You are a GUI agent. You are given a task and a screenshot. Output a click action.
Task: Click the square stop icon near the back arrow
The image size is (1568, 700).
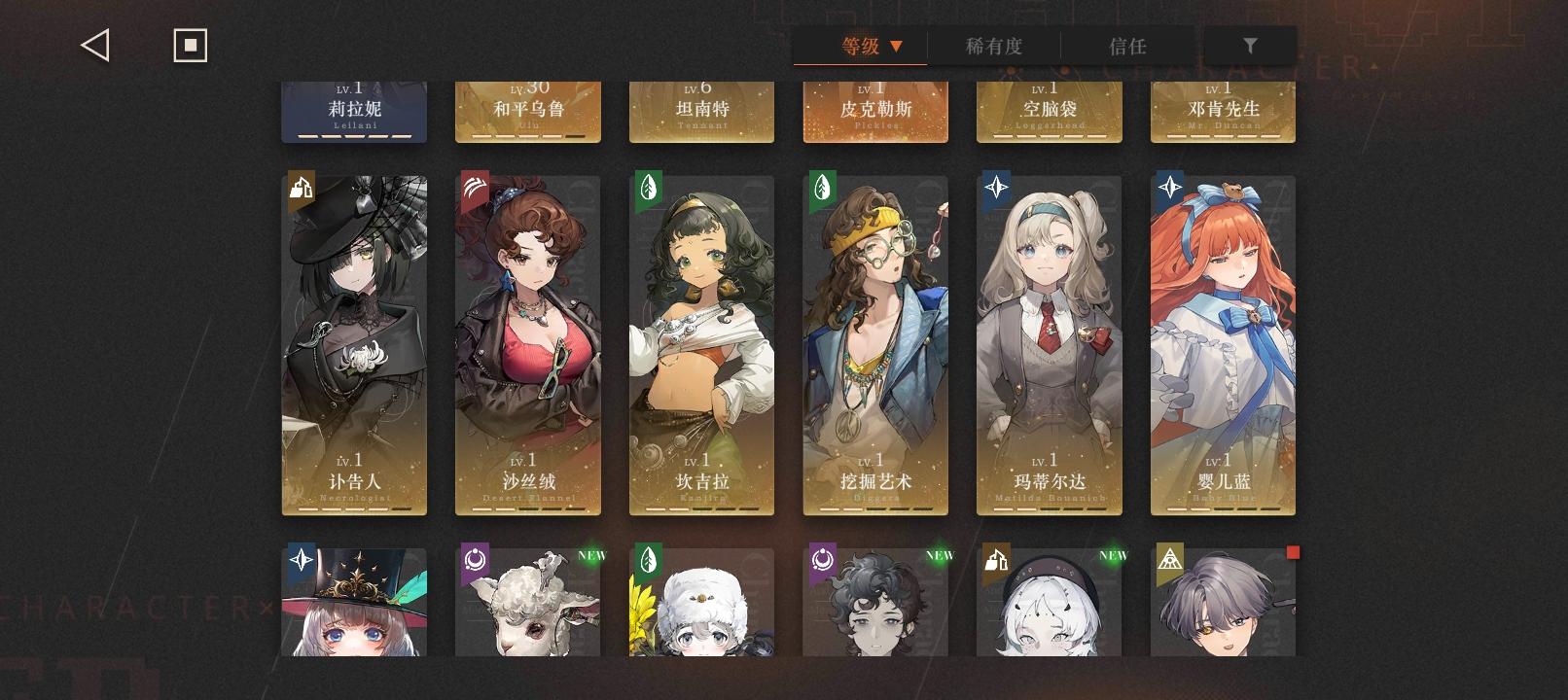(190, 44)
